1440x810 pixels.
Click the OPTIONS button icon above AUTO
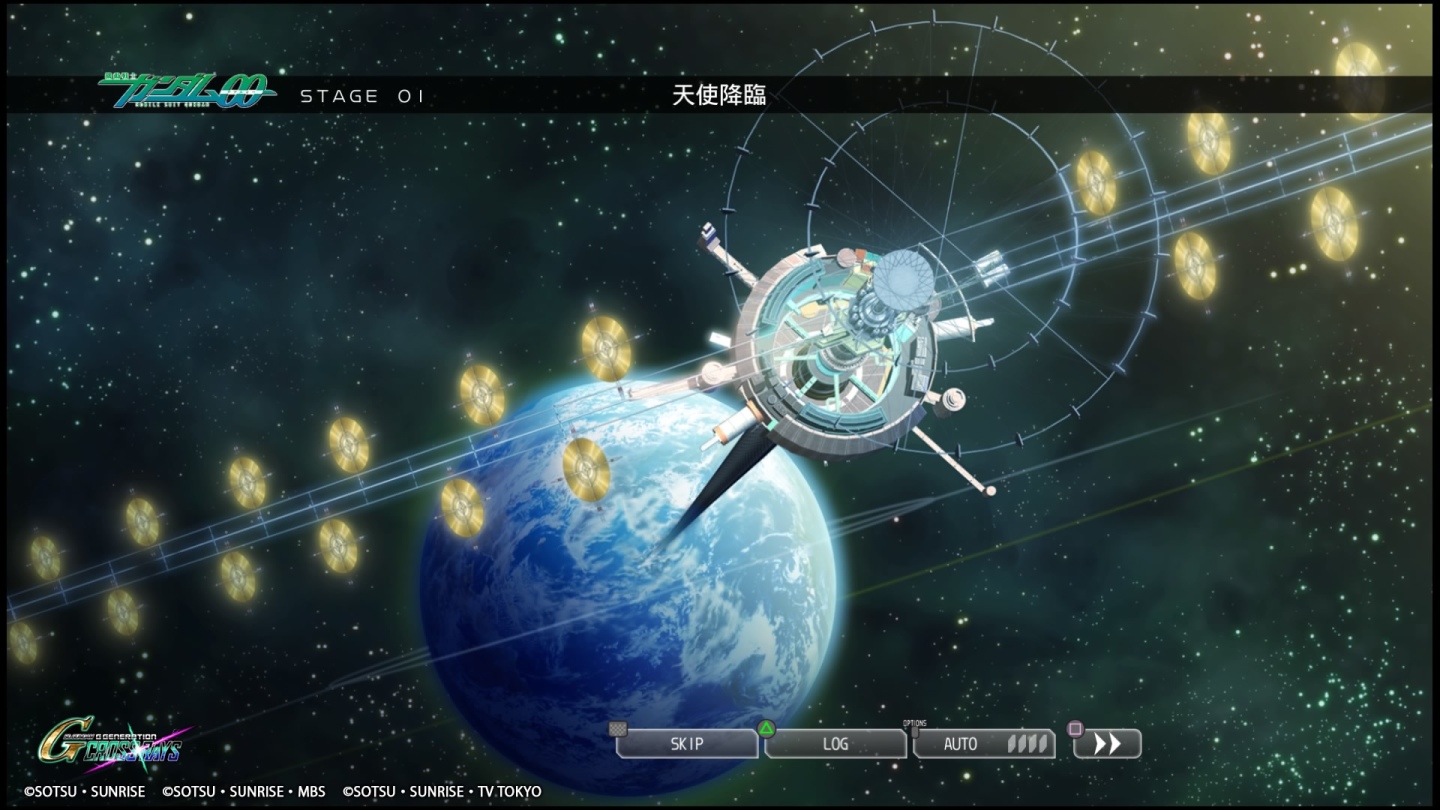click(x=916, y=733)
